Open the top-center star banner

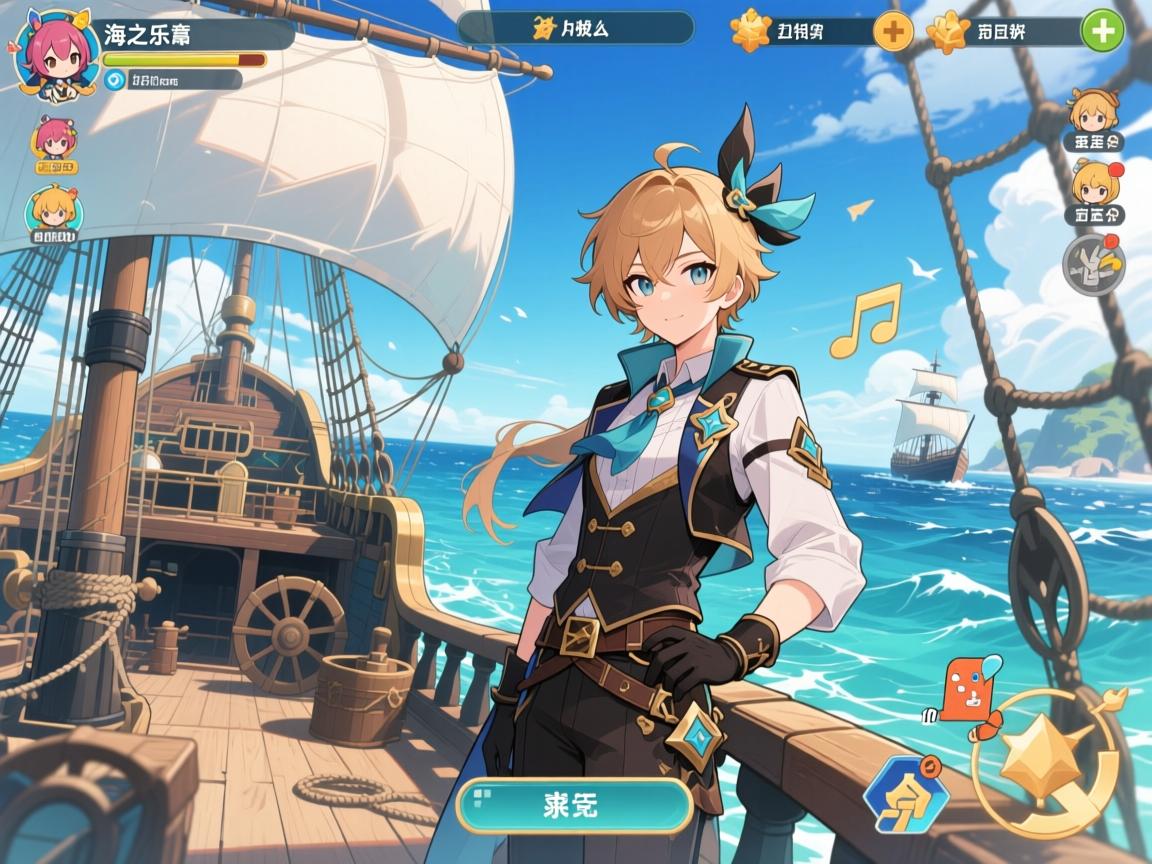coord(576,28)
